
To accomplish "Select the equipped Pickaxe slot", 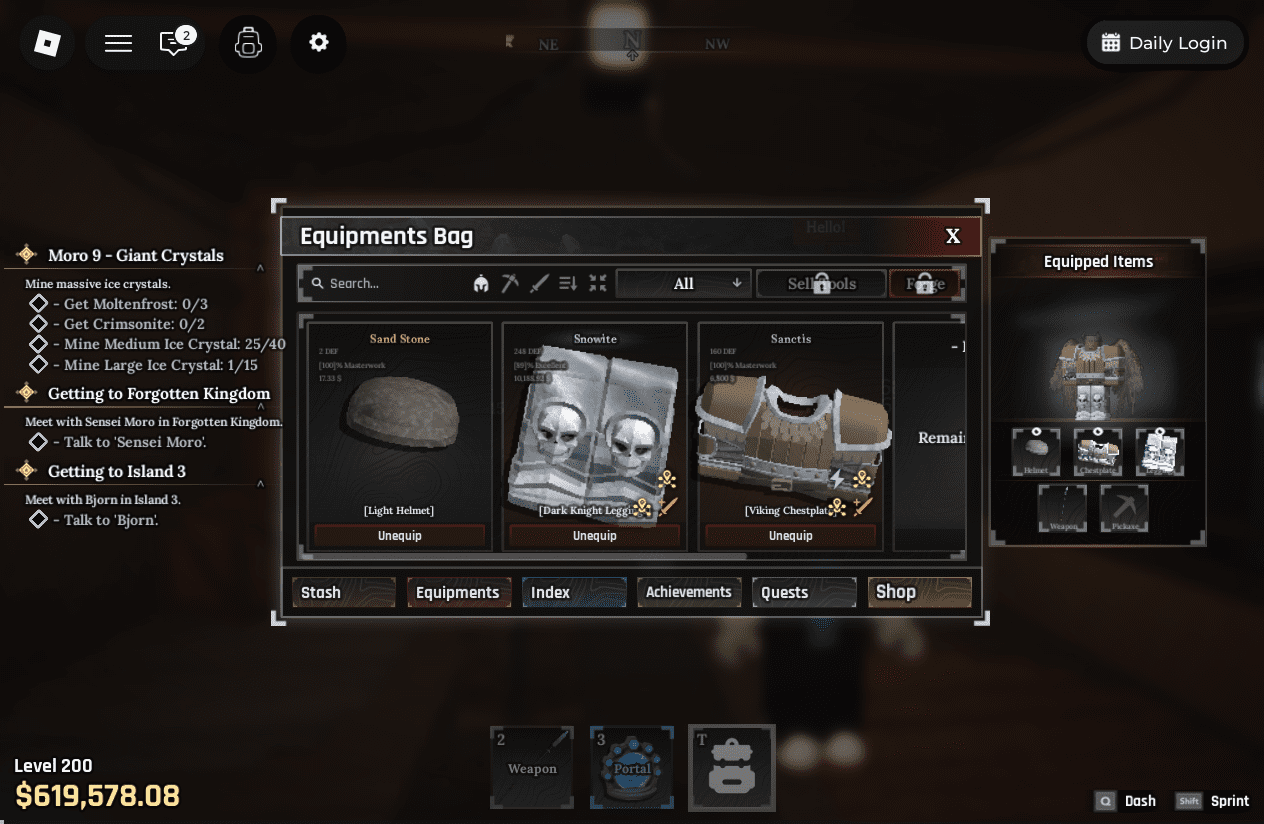I will click(1126, 508).
